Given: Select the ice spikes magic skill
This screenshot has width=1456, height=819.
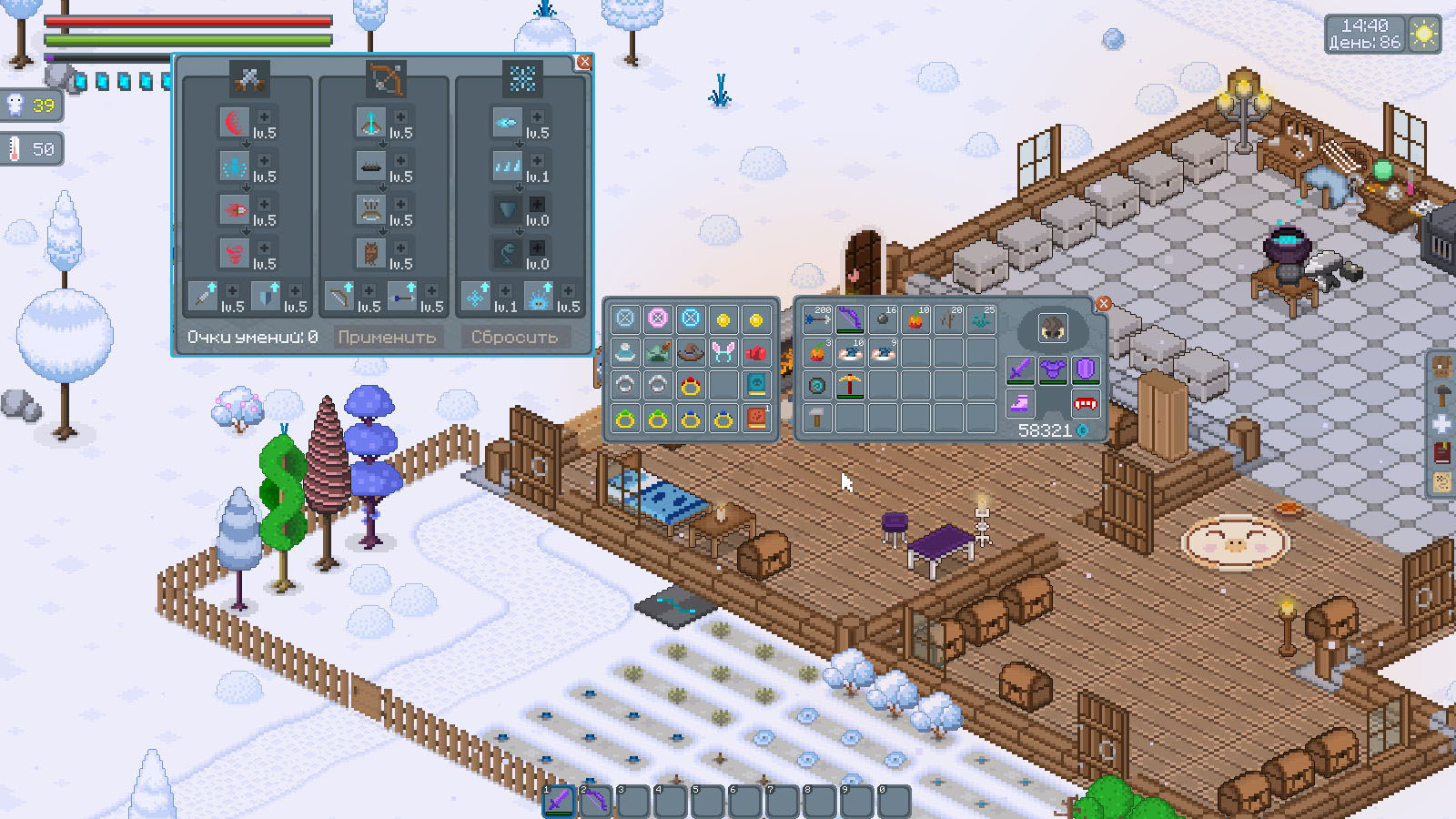Looking at the screenshot, I should [507, 166].
